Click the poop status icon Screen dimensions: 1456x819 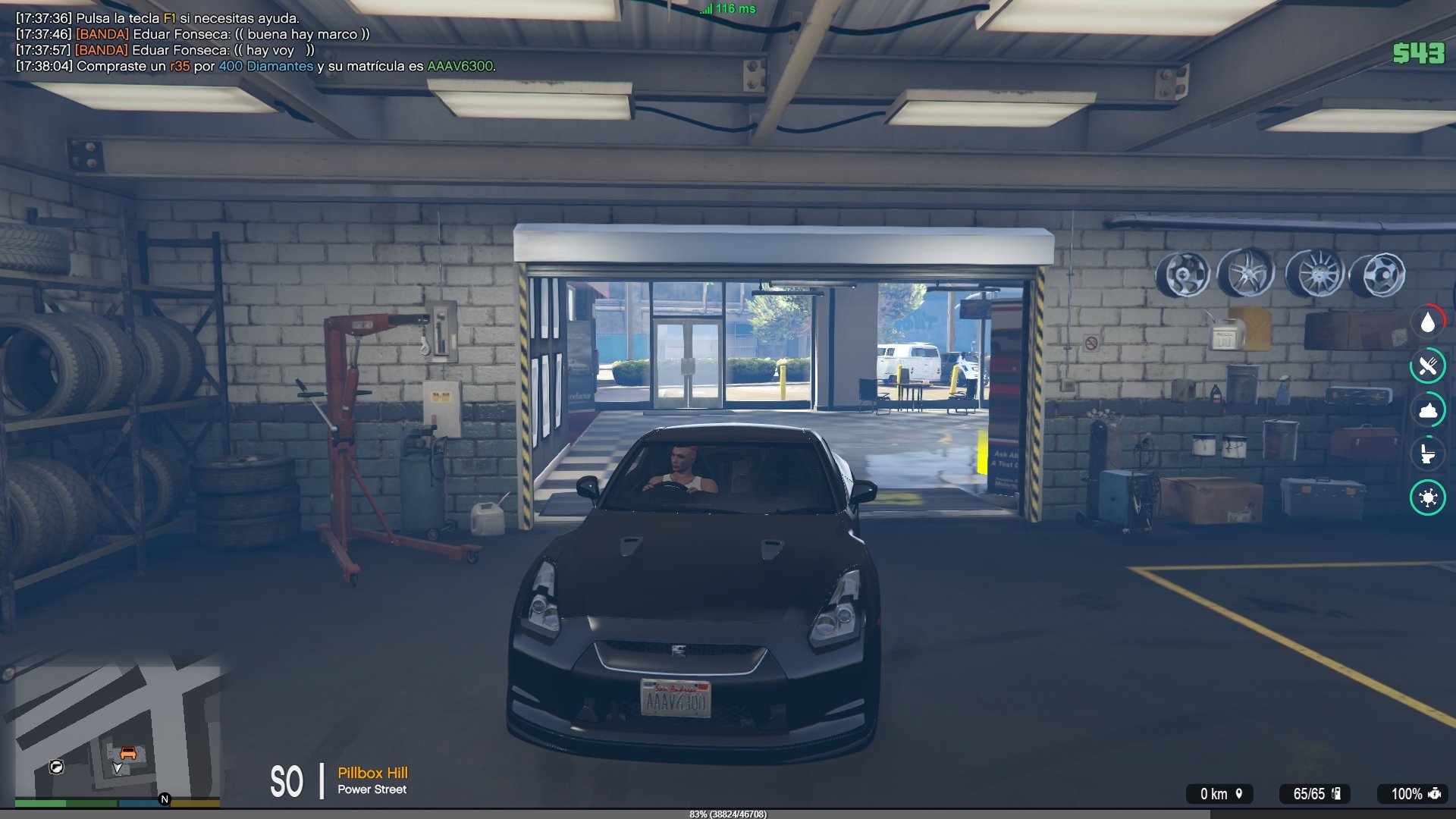pyautogui.click(x=1428, y=411)
